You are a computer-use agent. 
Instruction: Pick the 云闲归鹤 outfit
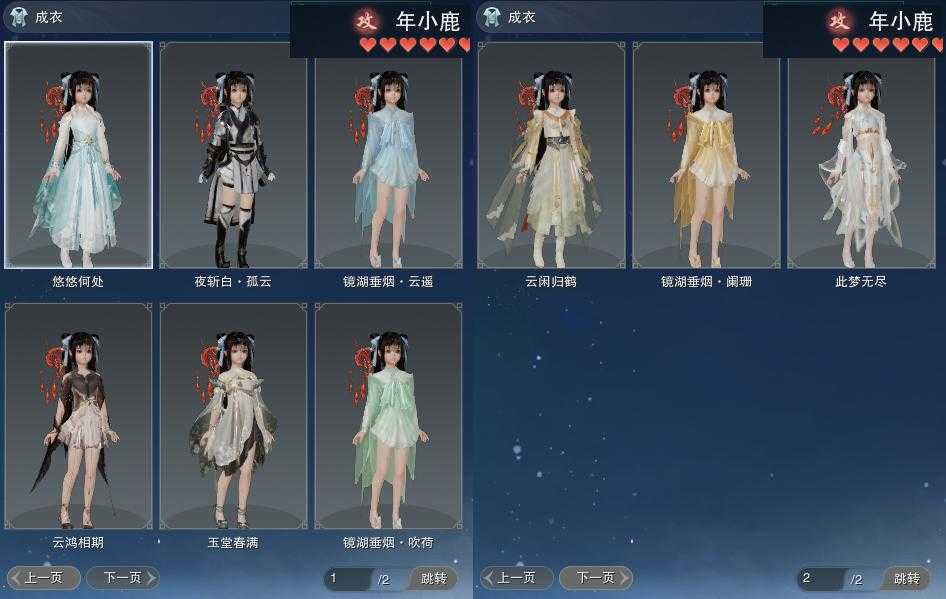click(x=551, y=155)
